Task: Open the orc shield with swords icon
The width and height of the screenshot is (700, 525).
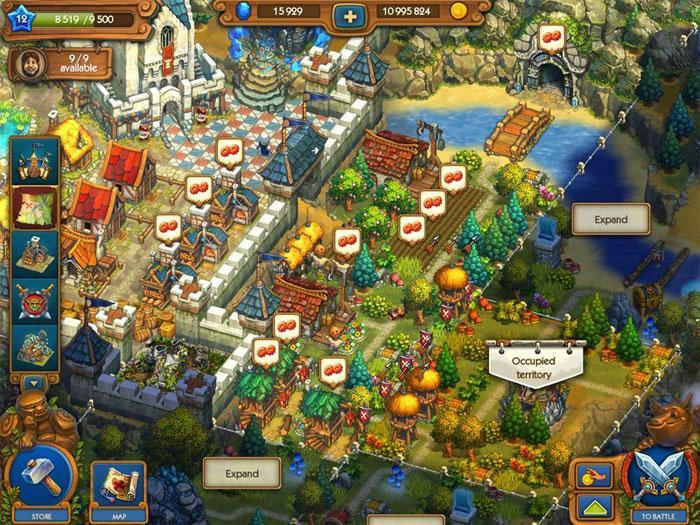Action: 35,300
